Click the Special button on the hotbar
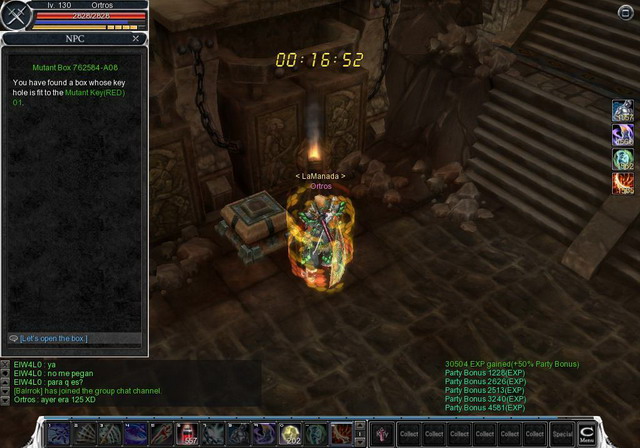The height and width of the screenshot is (448, 640). click(x=561, y=434)
